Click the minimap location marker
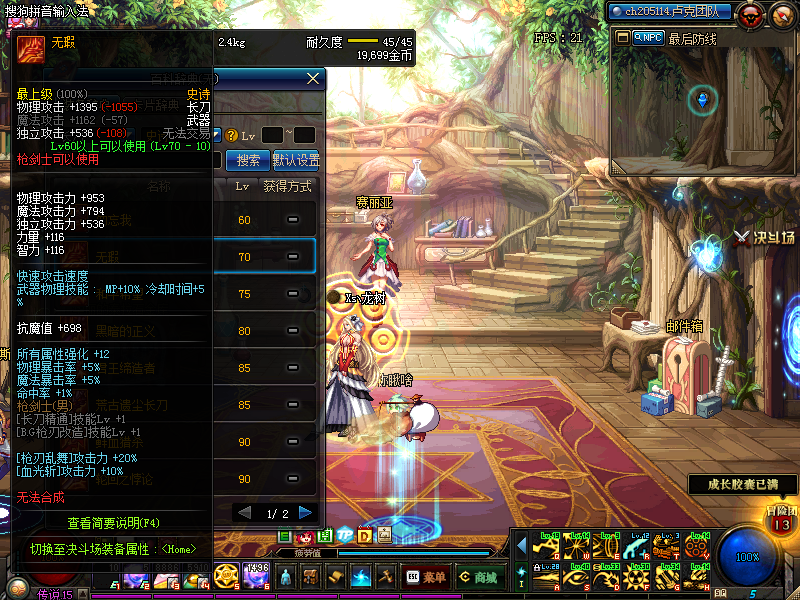 coord(702,98)
